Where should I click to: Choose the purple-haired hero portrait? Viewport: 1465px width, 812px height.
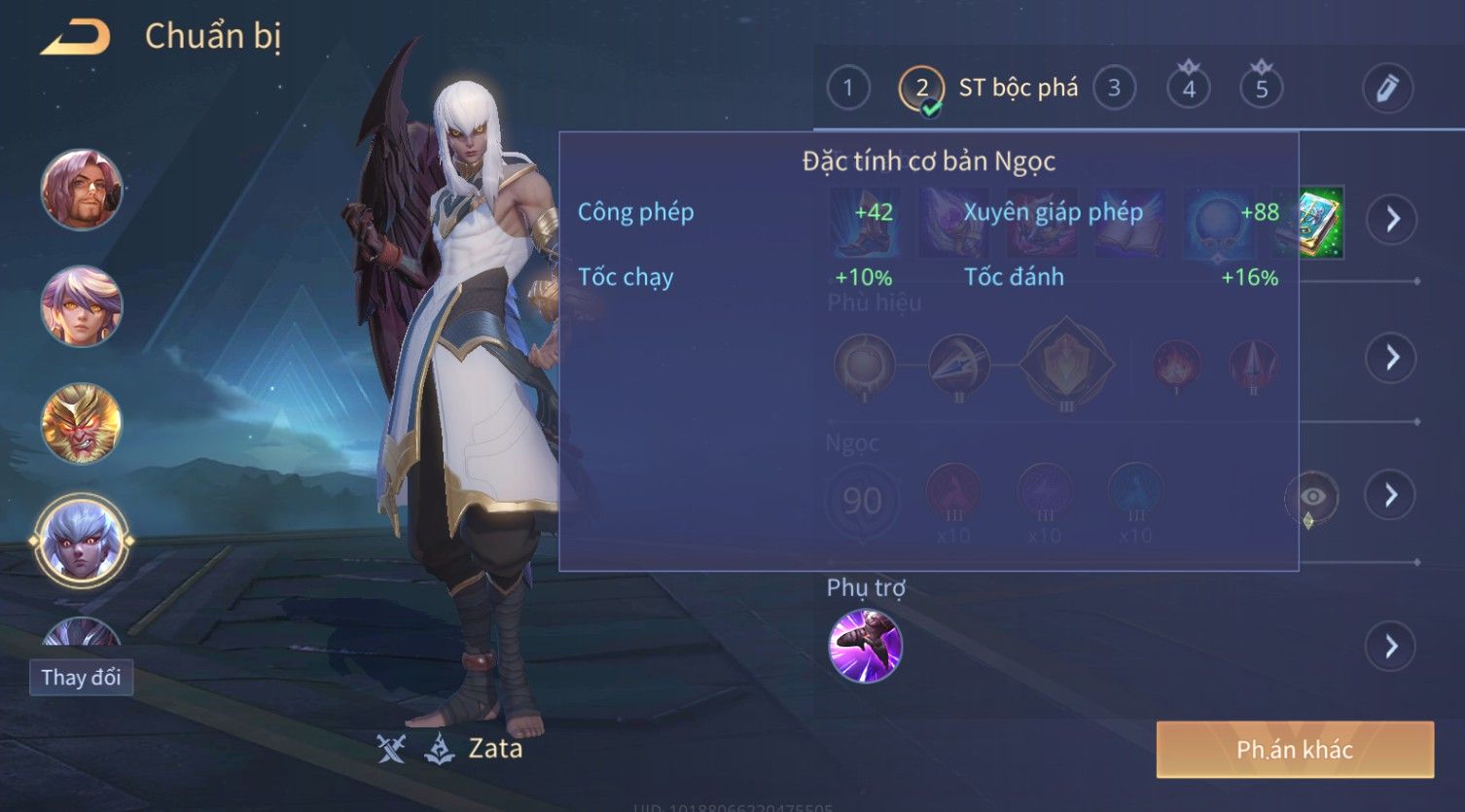82,306
